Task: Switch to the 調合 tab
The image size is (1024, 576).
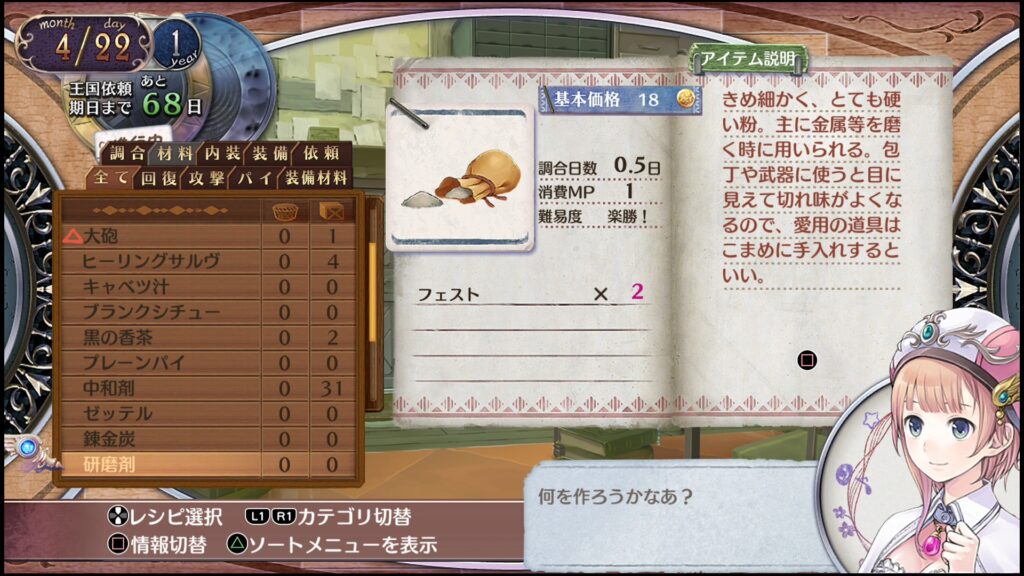Action: 127,153
